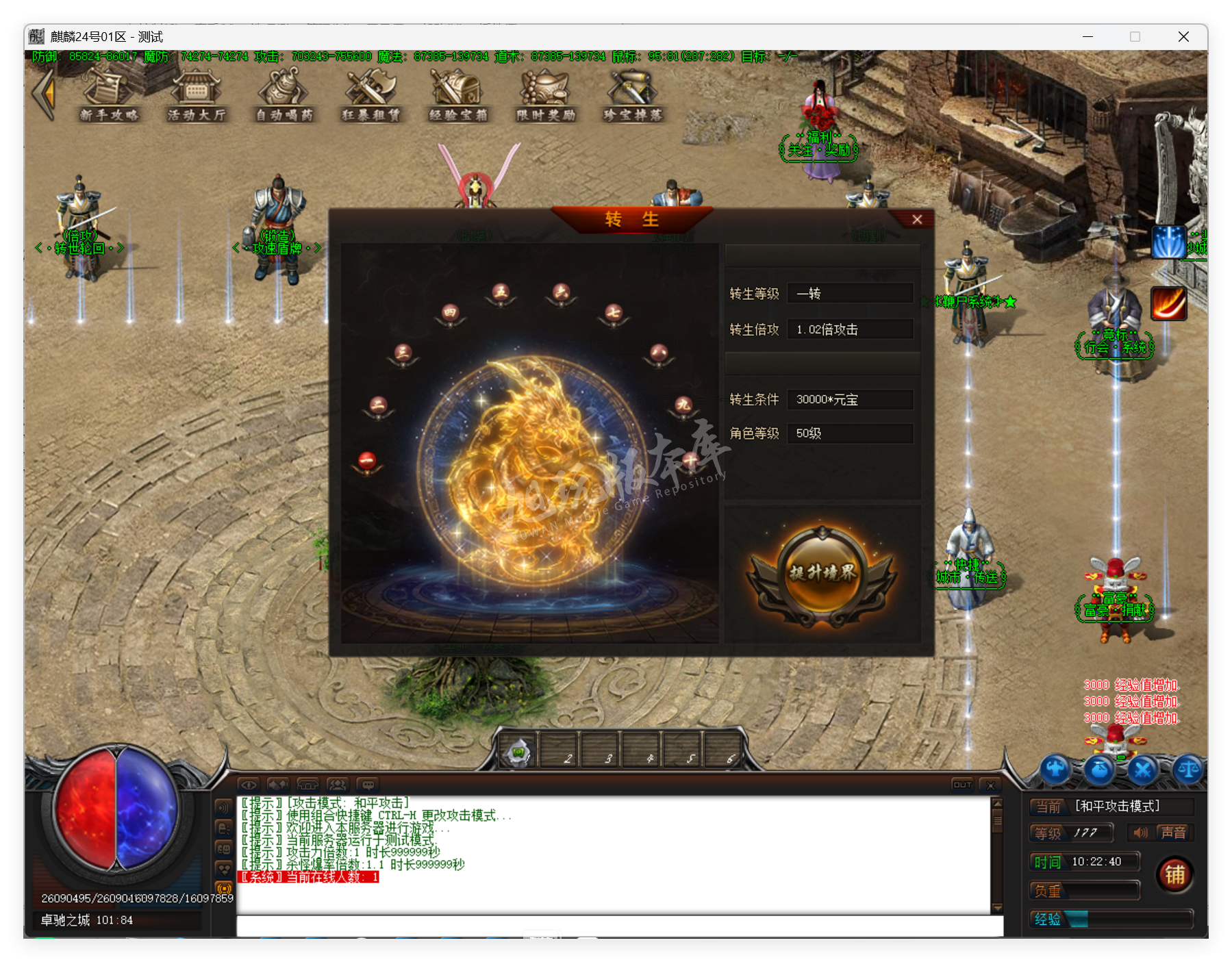Click the chat bubble icon above the chat log
This screenshot has width=1232, height=962.
tap(368, 785)
